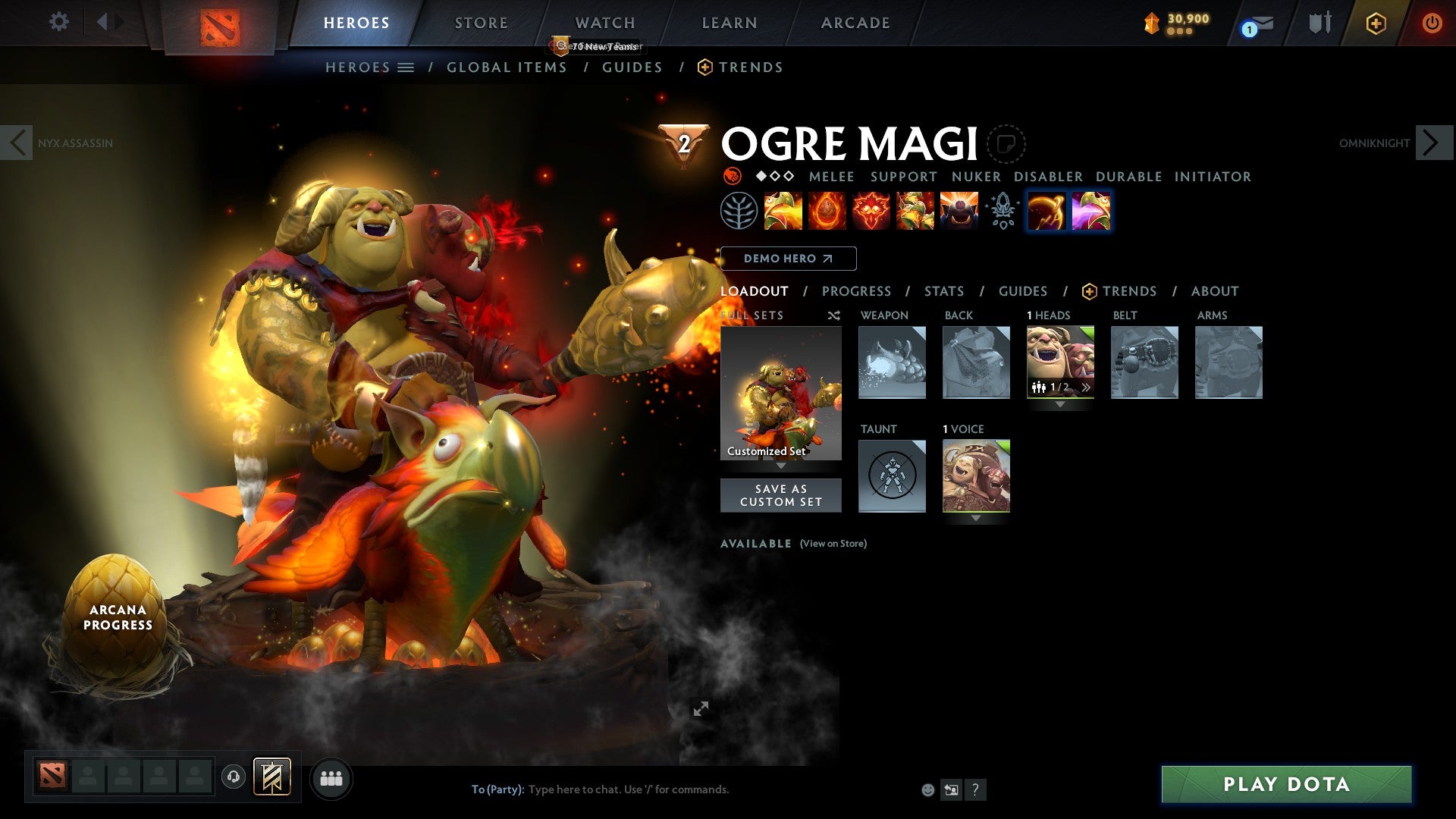Open the hamburger menu next to Heroes
This screenshot has height=819, width=1456.
tap(406, 67)
